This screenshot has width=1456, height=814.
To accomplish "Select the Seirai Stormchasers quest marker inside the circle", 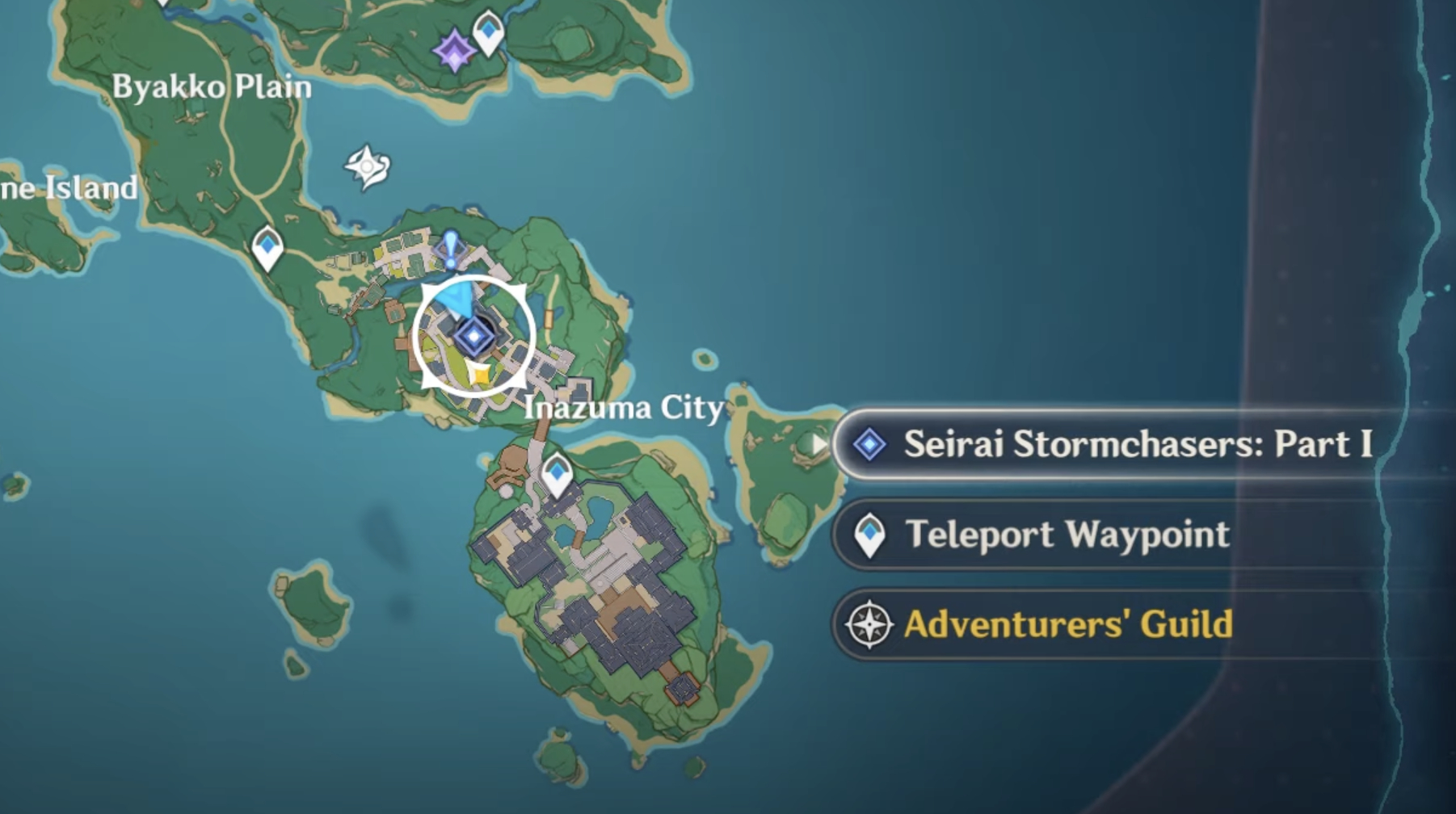I will coord(475,338).
